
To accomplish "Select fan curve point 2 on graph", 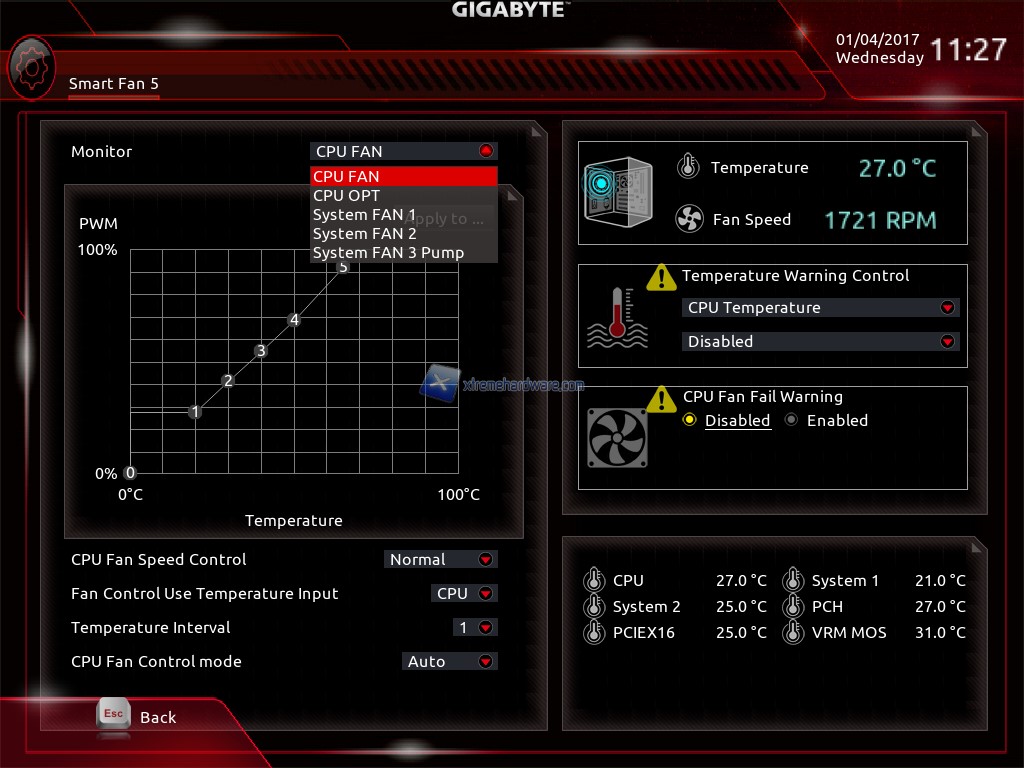I will (228, 381).
